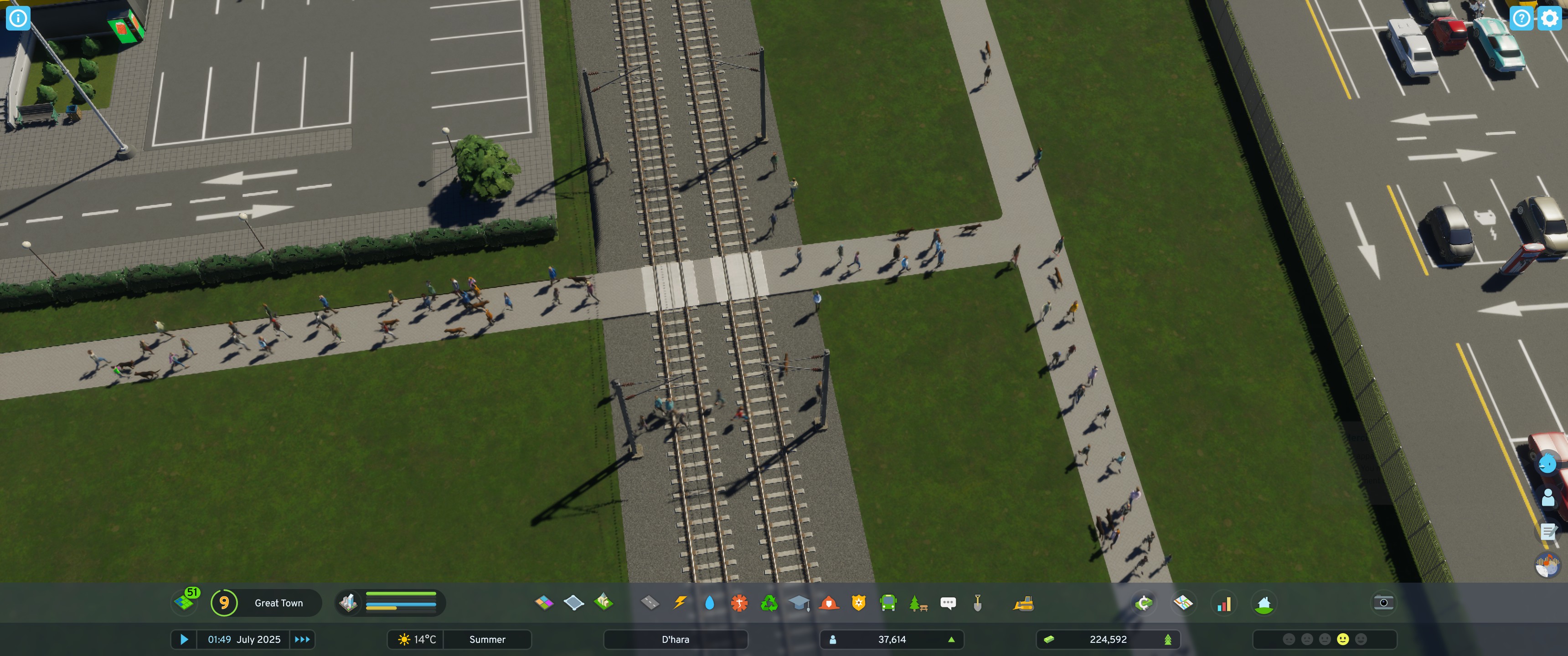This screenshot has height=656, width=1568.
Task: Open the city statistics bar chart panel
Action: click(1223, 603)
